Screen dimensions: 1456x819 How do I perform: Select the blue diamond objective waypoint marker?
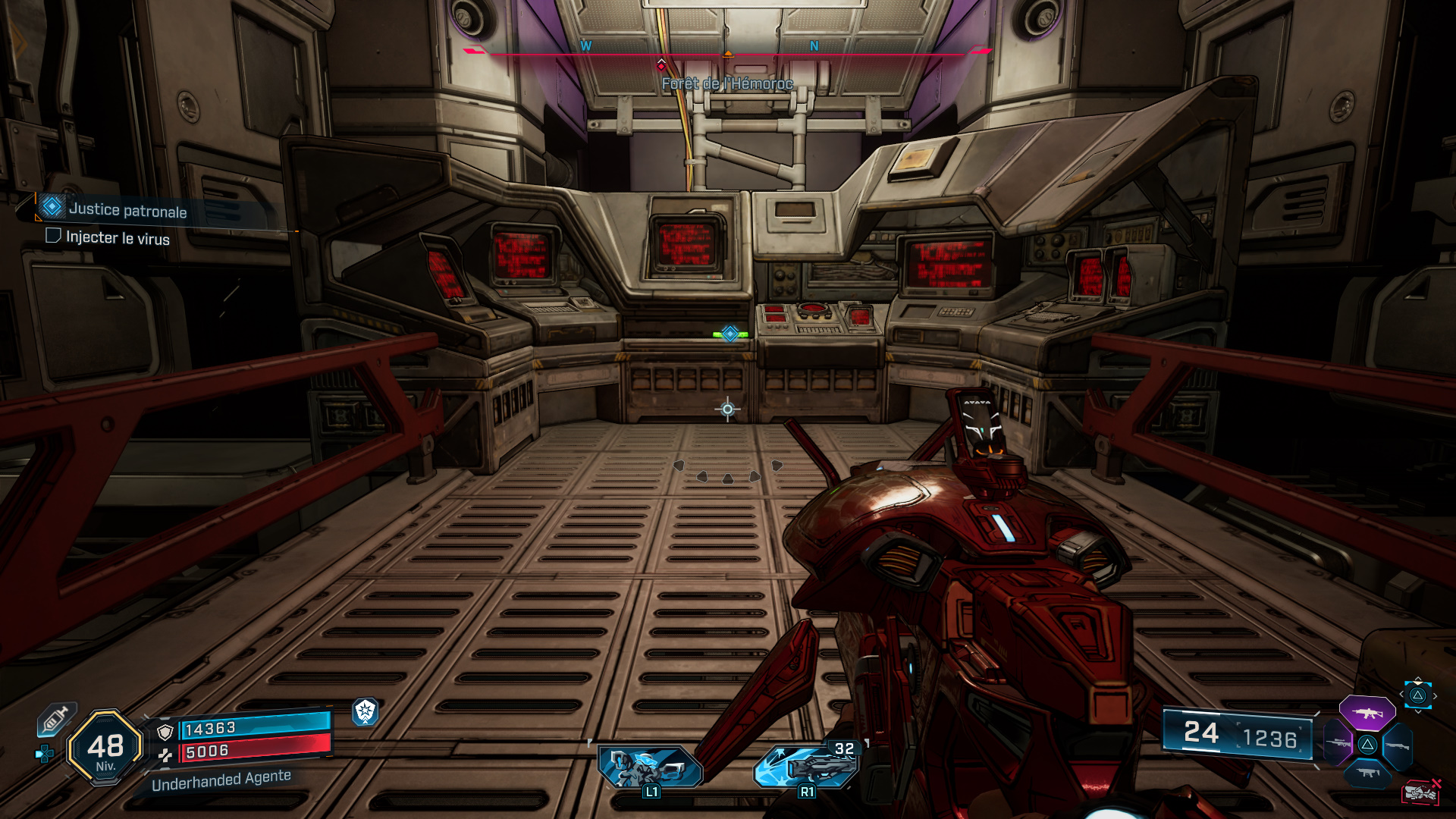tap(730, 334)
